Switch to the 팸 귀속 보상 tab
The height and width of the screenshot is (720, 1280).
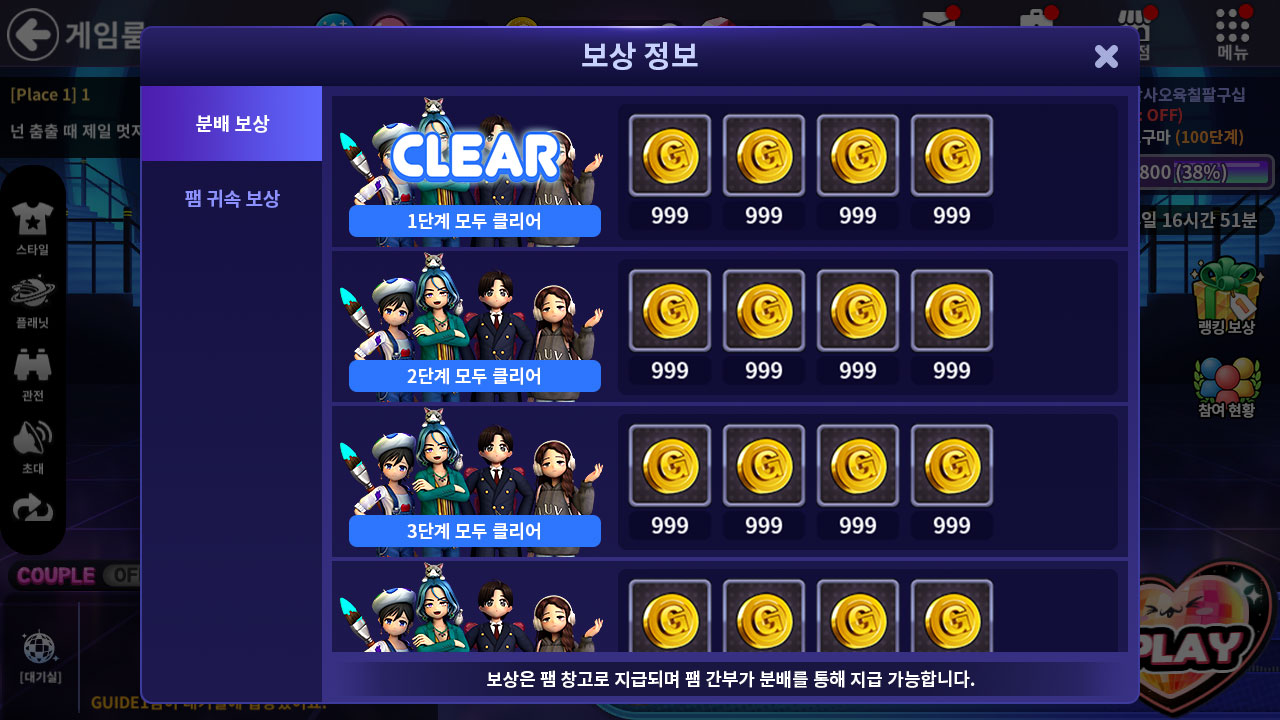click(x=232, y=198)
